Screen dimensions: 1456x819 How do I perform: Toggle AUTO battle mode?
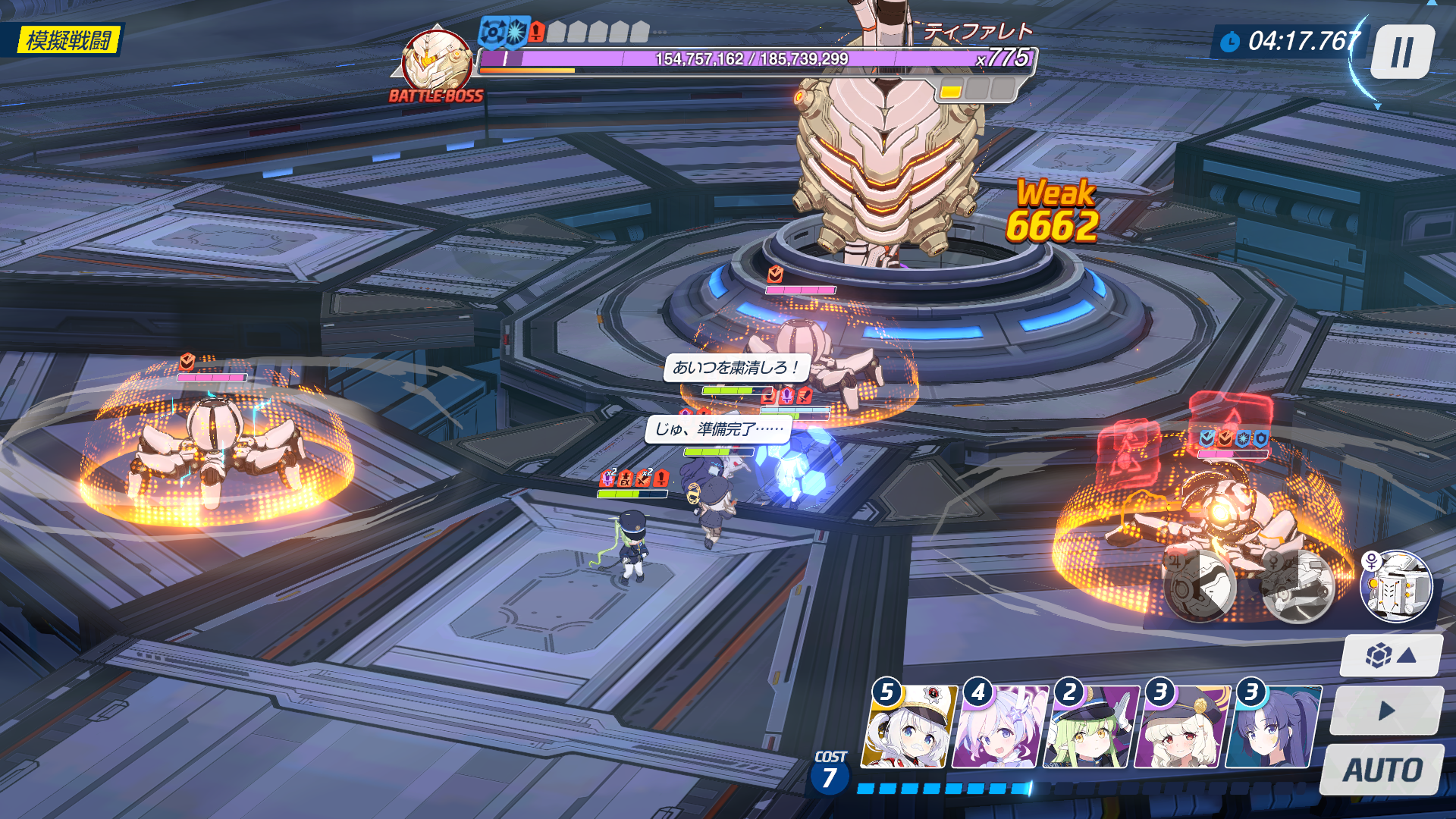pos(1382,770)
